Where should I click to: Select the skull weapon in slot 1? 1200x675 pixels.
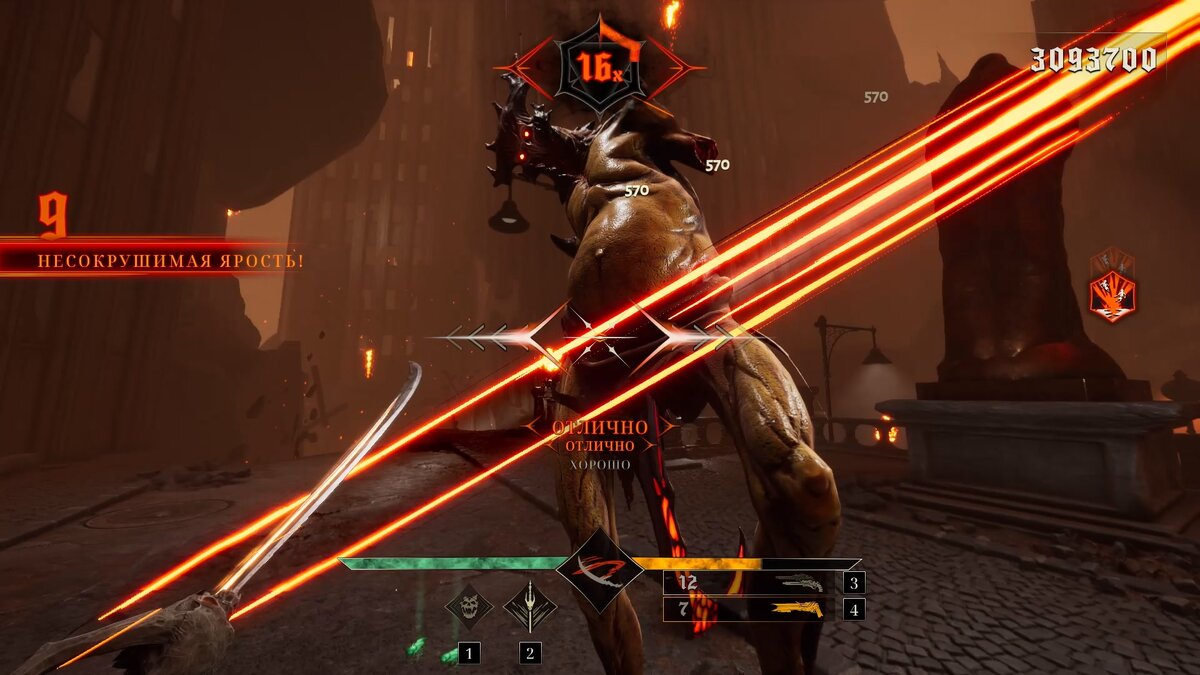pos(469,607)
